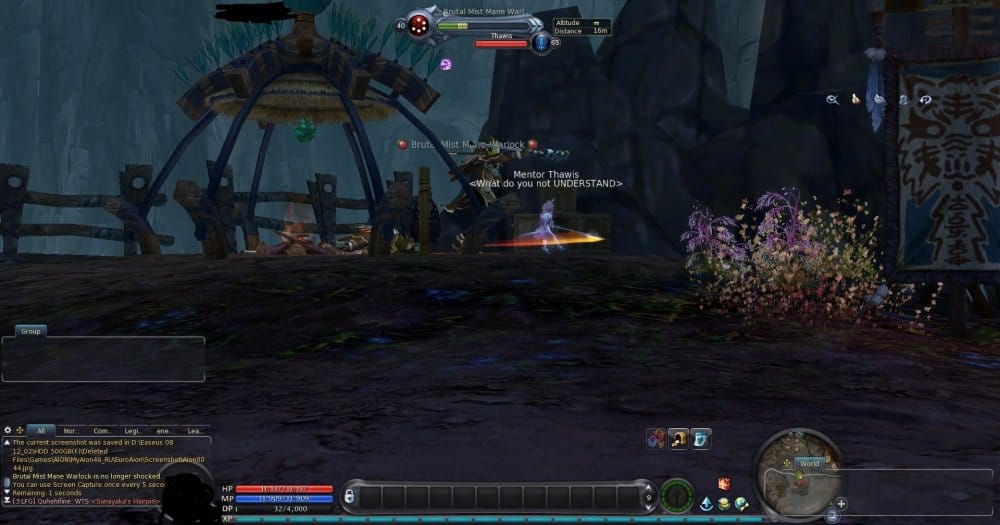Viewport: 1000px width, 525px height.
Task: Switch to the All chat tab
Action: 41,430
